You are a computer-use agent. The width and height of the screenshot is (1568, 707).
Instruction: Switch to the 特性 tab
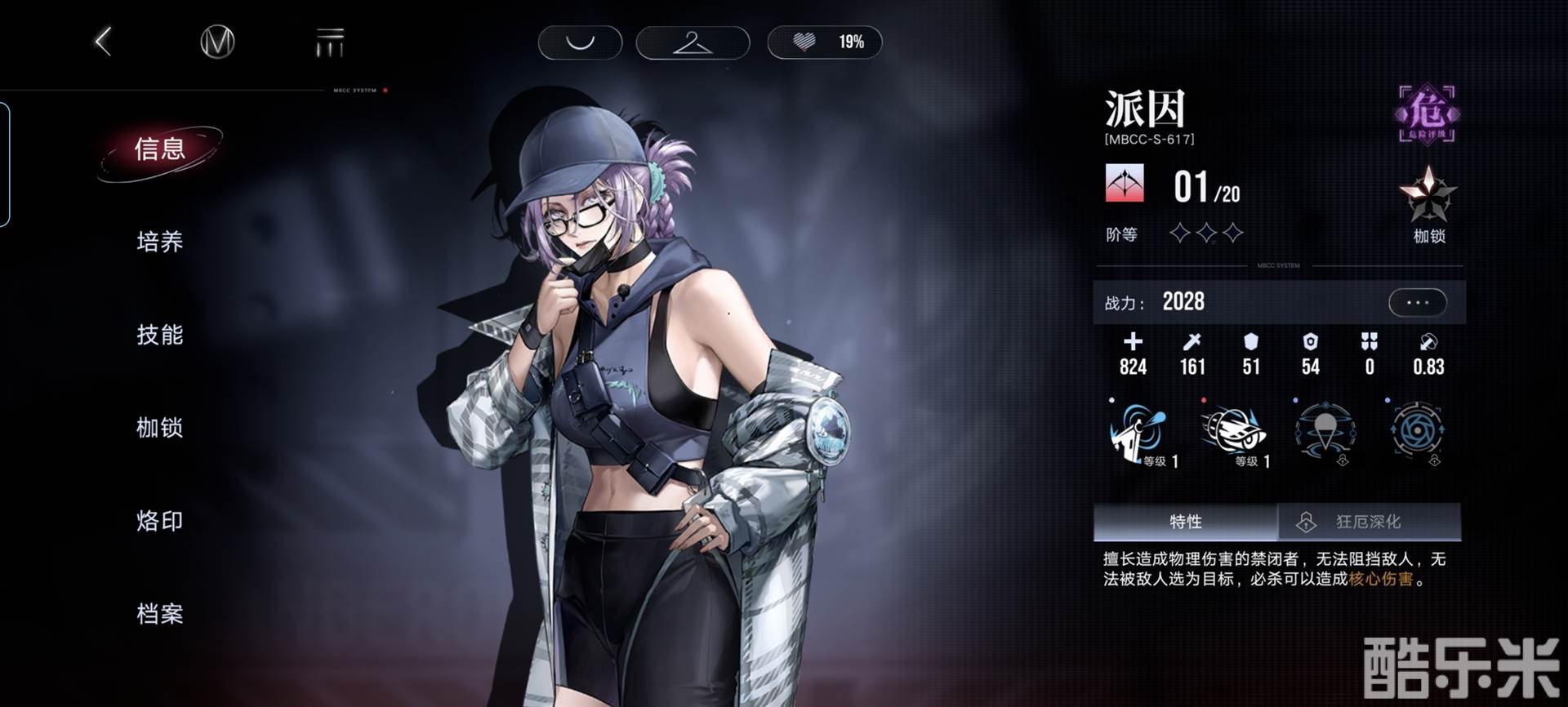(1185, 522)
